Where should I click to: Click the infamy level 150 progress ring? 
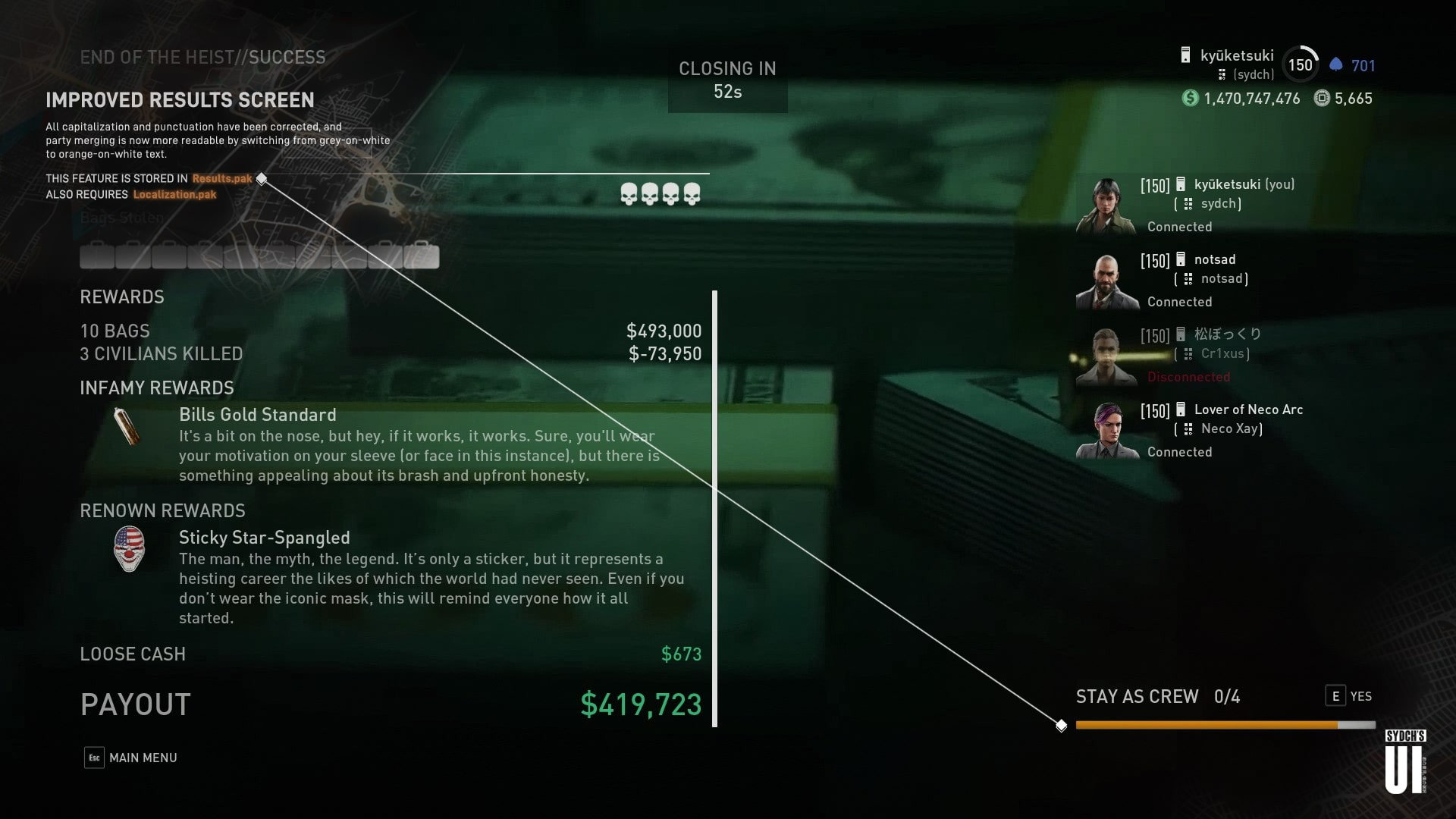tap(1300, 64)
